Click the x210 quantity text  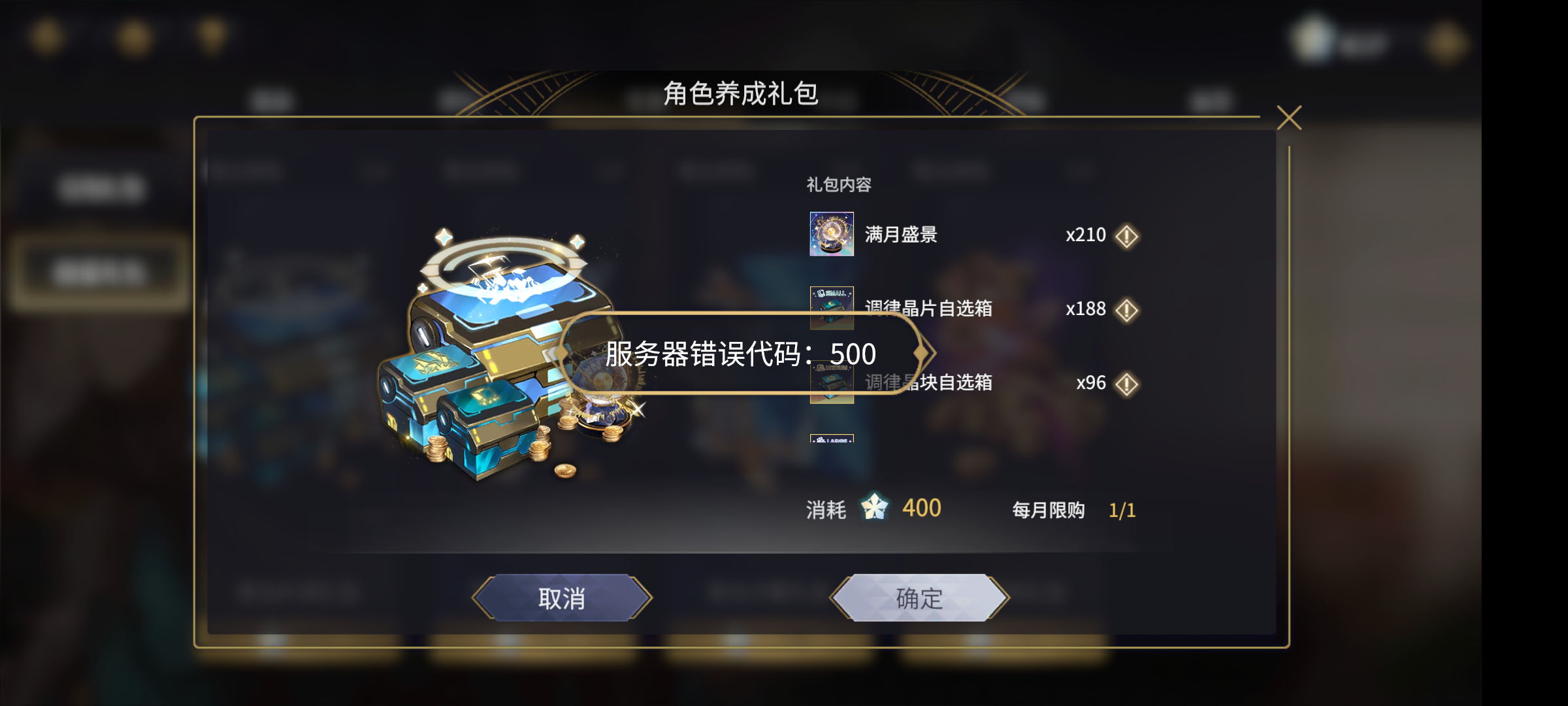[1086, 235]
